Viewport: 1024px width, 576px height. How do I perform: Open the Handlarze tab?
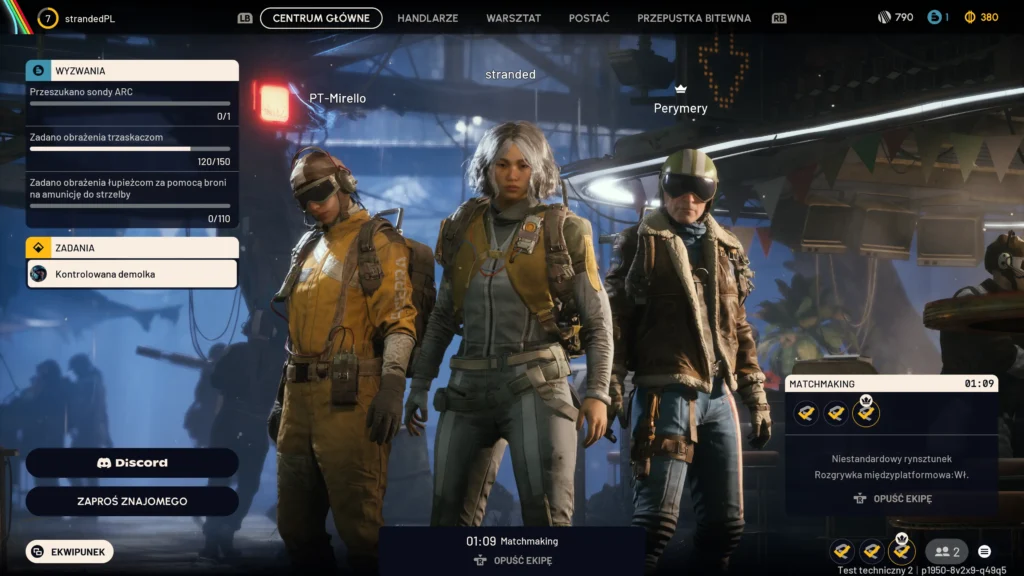click(x=428, y=18)
